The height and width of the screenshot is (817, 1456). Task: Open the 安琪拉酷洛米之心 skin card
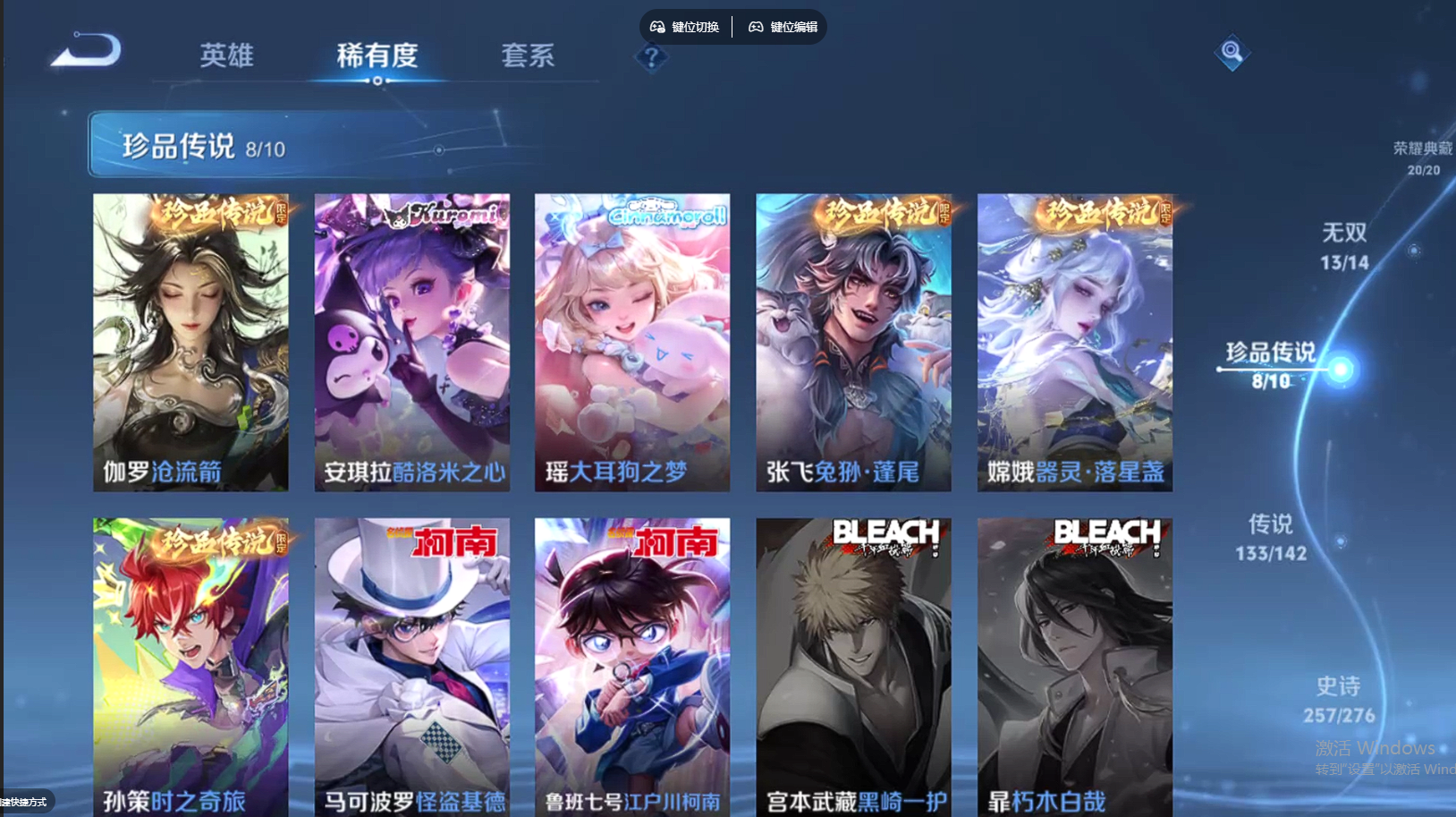(x=411, y=342)
